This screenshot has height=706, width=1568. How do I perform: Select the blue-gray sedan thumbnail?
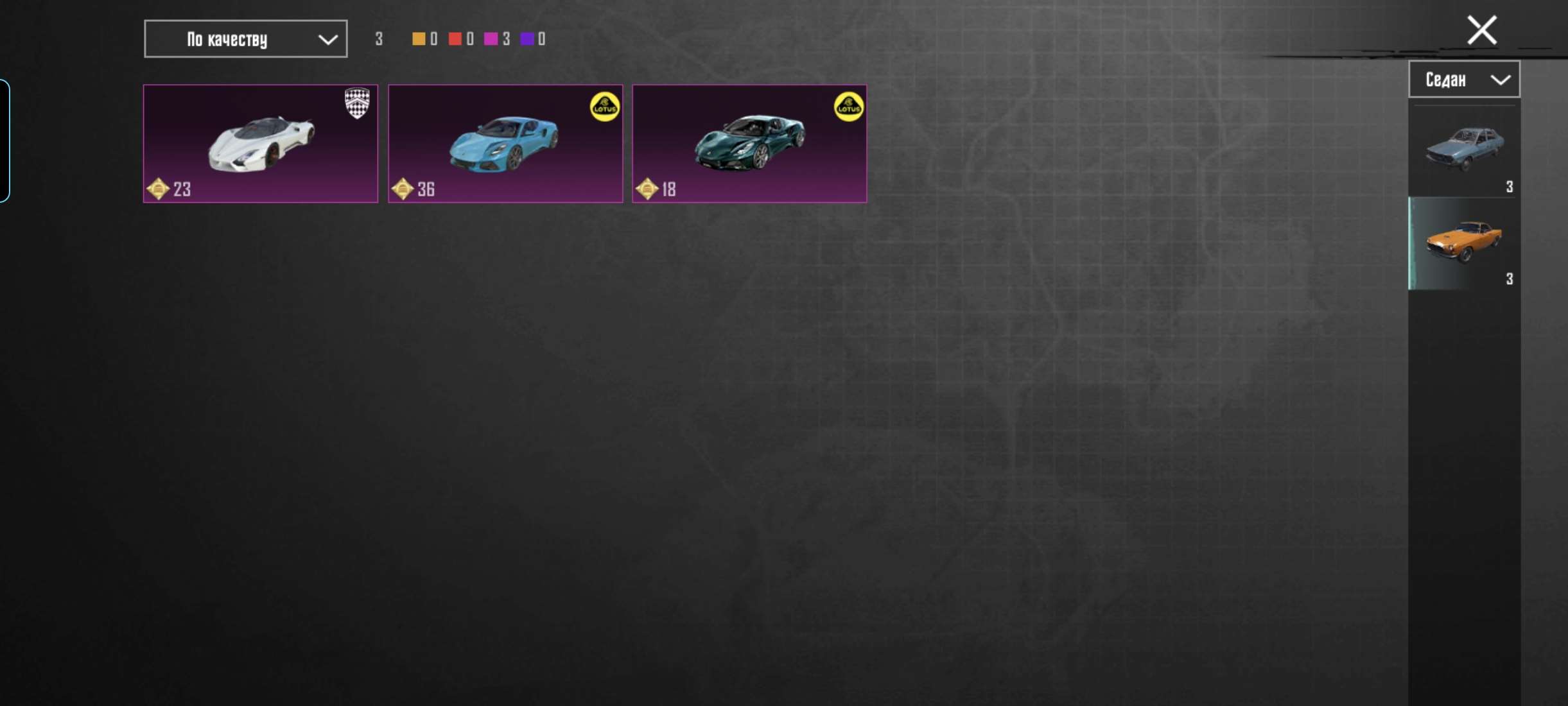click(x=1464, y=150)
